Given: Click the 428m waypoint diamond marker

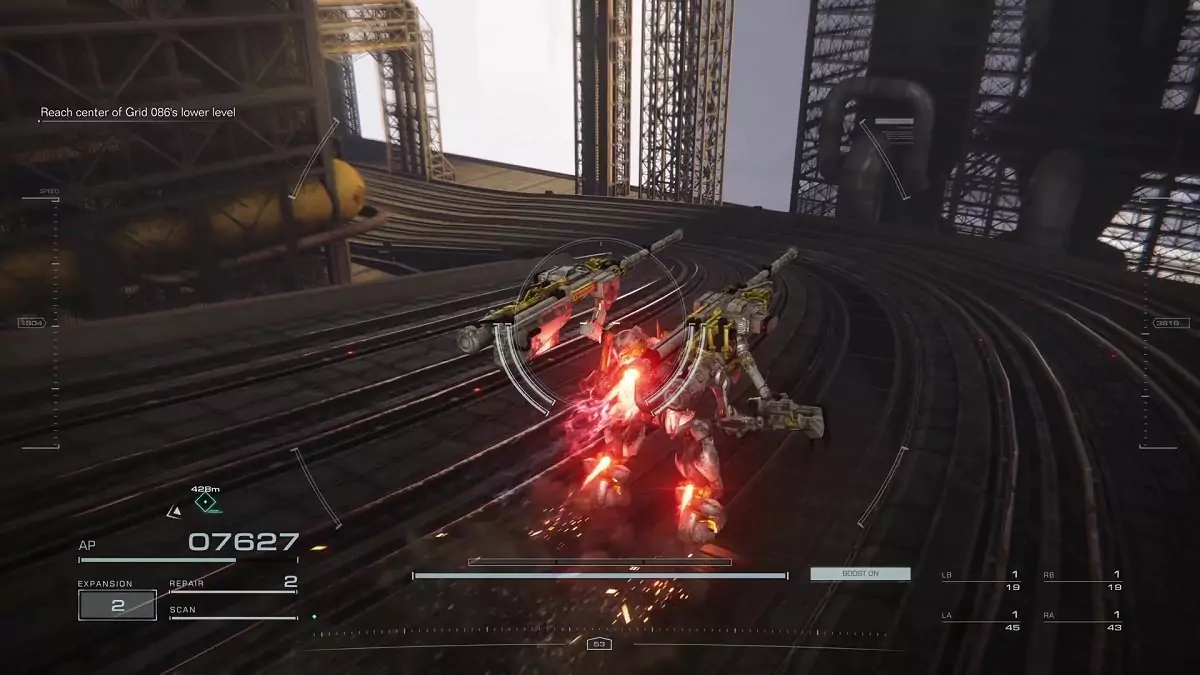Looking at the screenshot, I should point(206,503).
